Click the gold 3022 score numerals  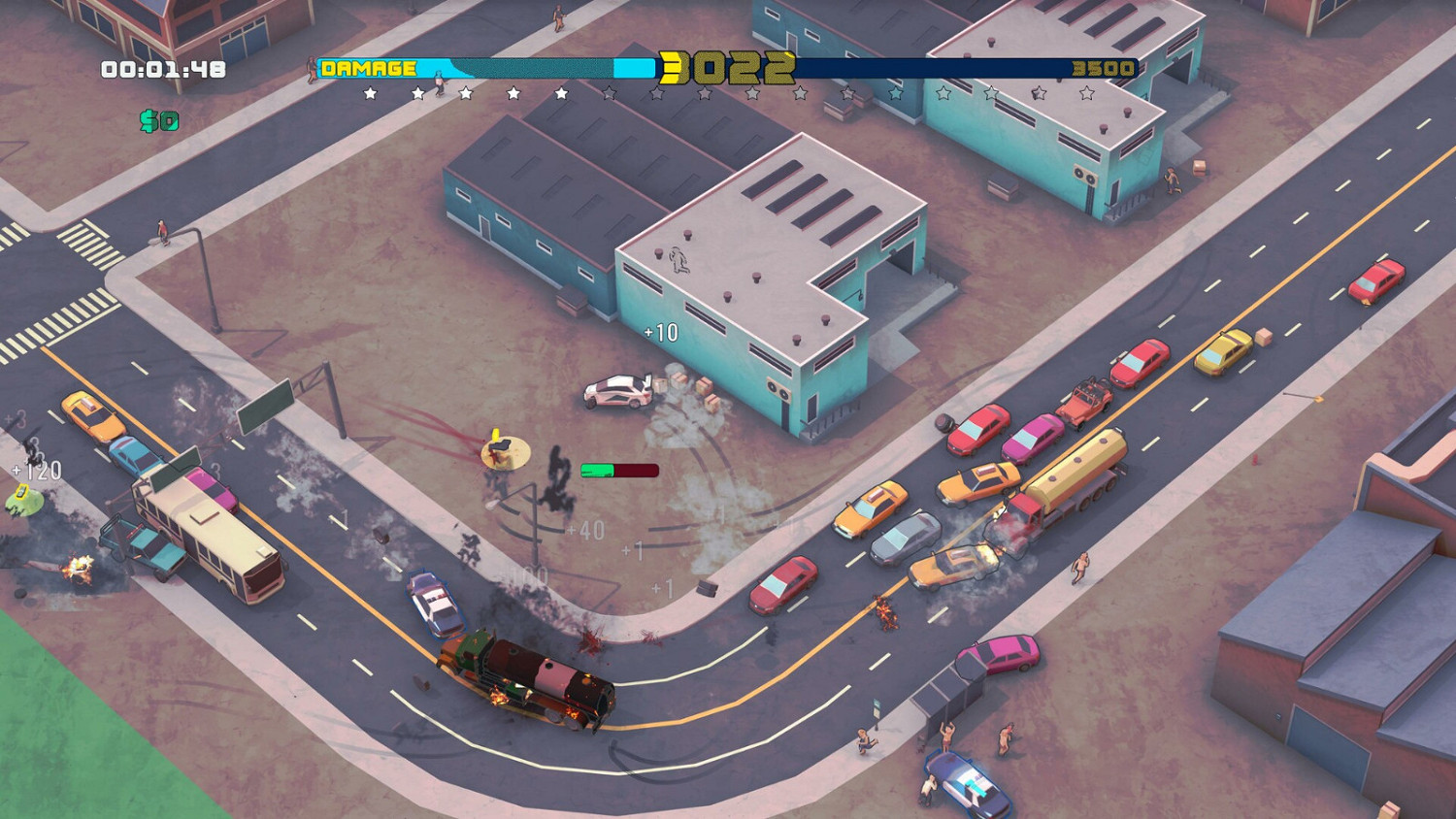726,68
